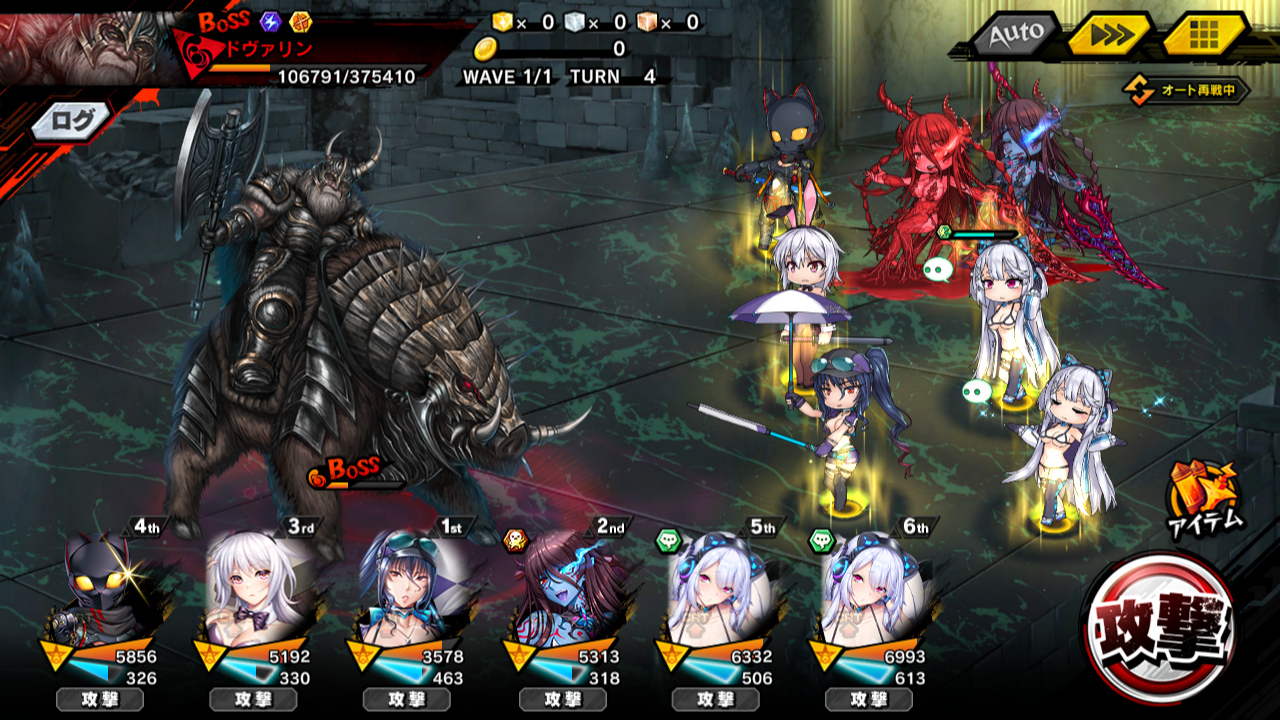Toggle the Auto battle button
Viewport: 1280px width, 720px height.
point(1011,35)
